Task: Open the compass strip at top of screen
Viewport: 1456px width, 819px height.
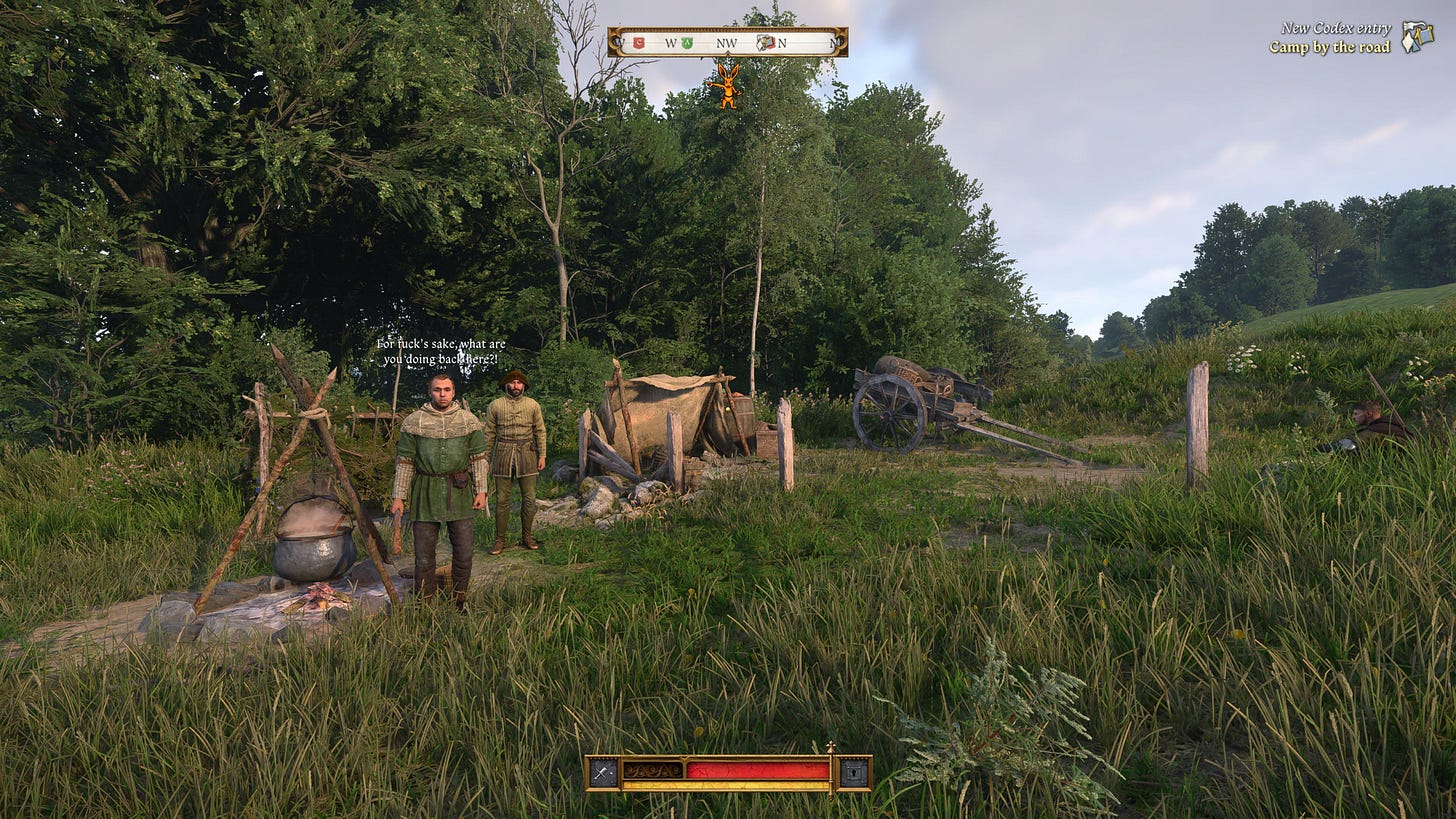Action: tap(728, 42)
